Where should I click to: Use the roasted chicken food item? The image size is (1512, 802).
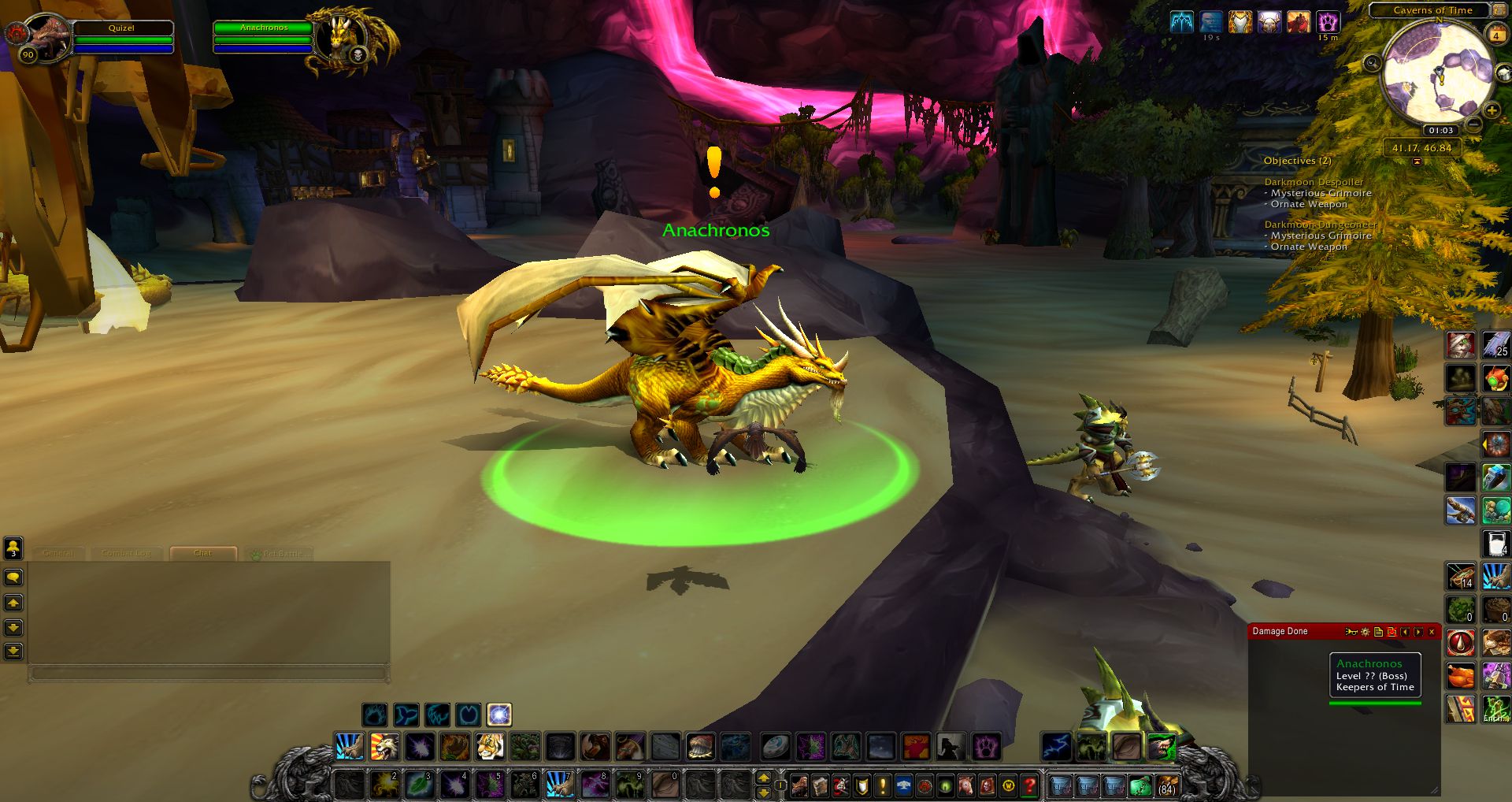coord(1461,676)
